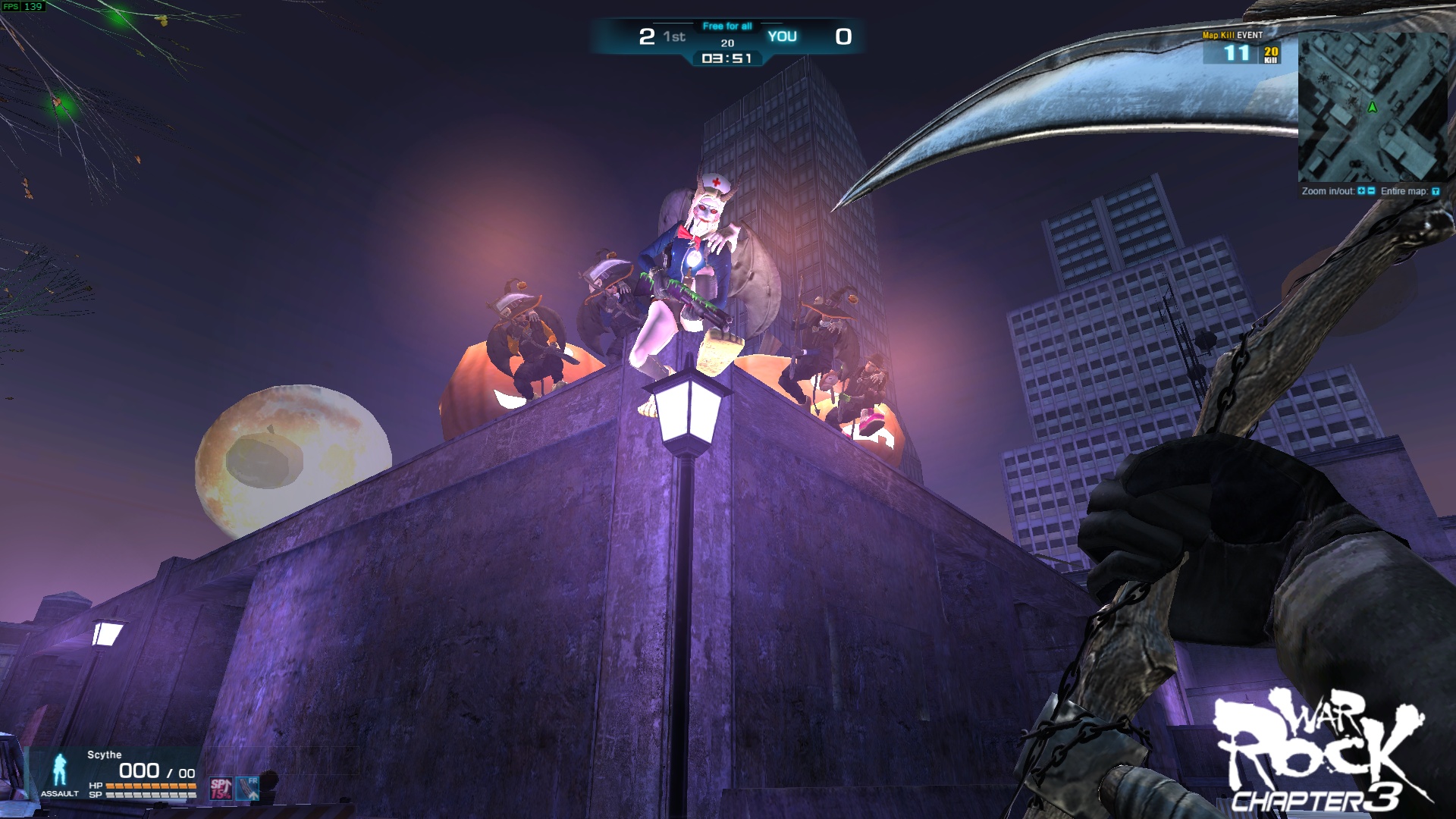Zoom out the minimap with minus button
The image size is (1456, 819).
click(x=1371, y=191)
